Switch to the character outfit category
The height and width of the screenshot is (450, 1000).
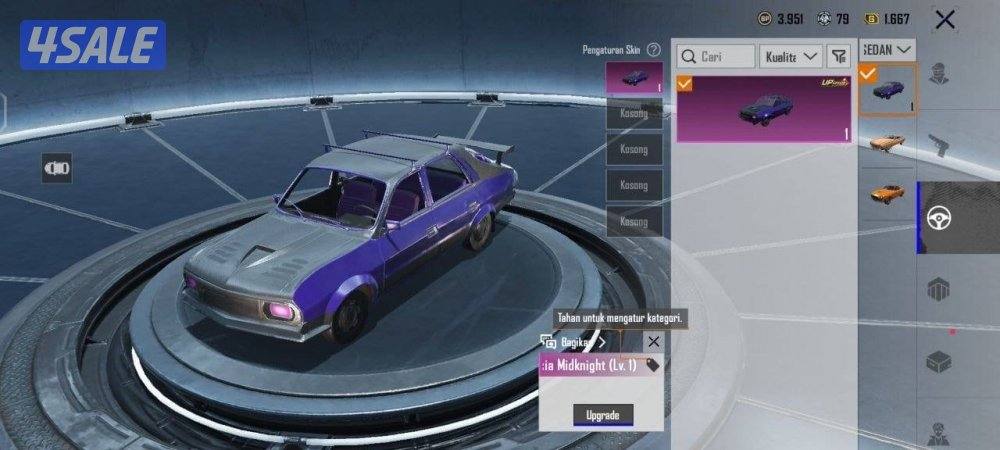pyautogui.click(x=938, y=73)
